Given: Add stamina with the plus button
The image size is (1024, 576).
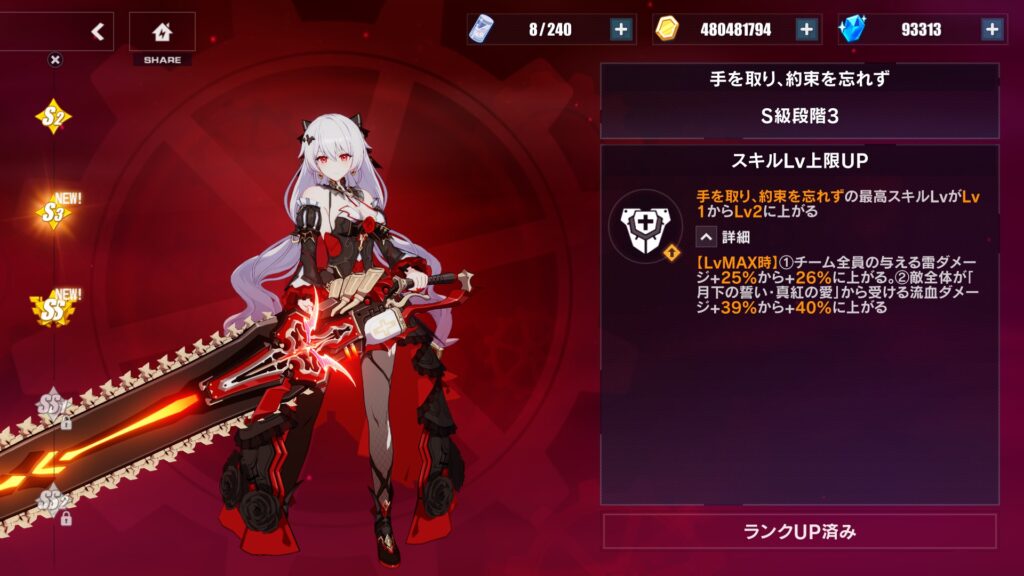Looking at the screenshot, I should (x=621, y=29).
